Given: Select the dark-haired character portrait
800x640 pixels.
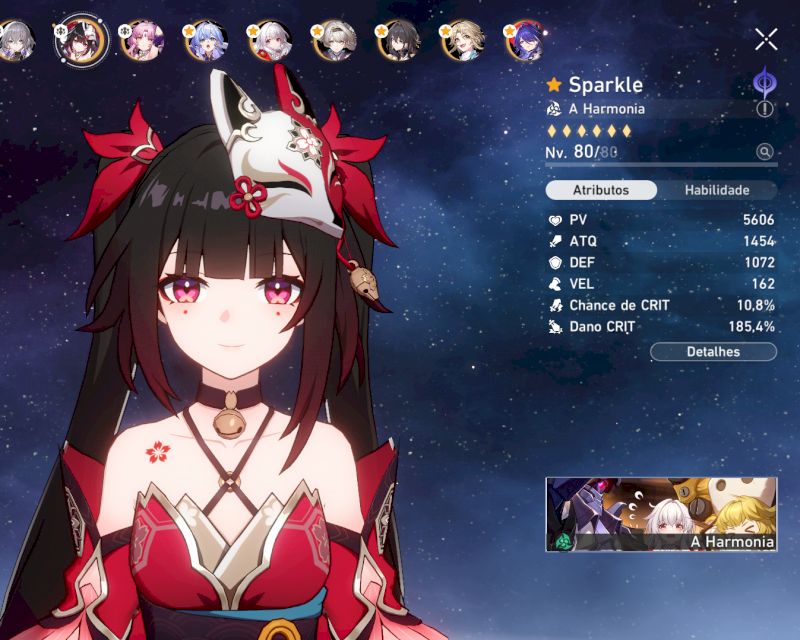Looking at the screenshot, I should click(x=400, y=40).
